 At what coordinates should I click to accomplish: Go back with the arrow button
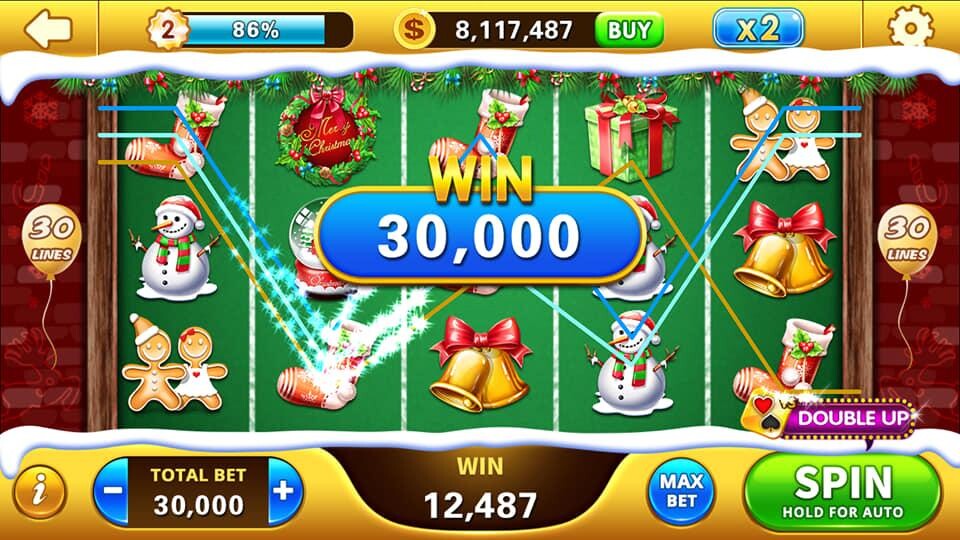[x=48, y=28]
